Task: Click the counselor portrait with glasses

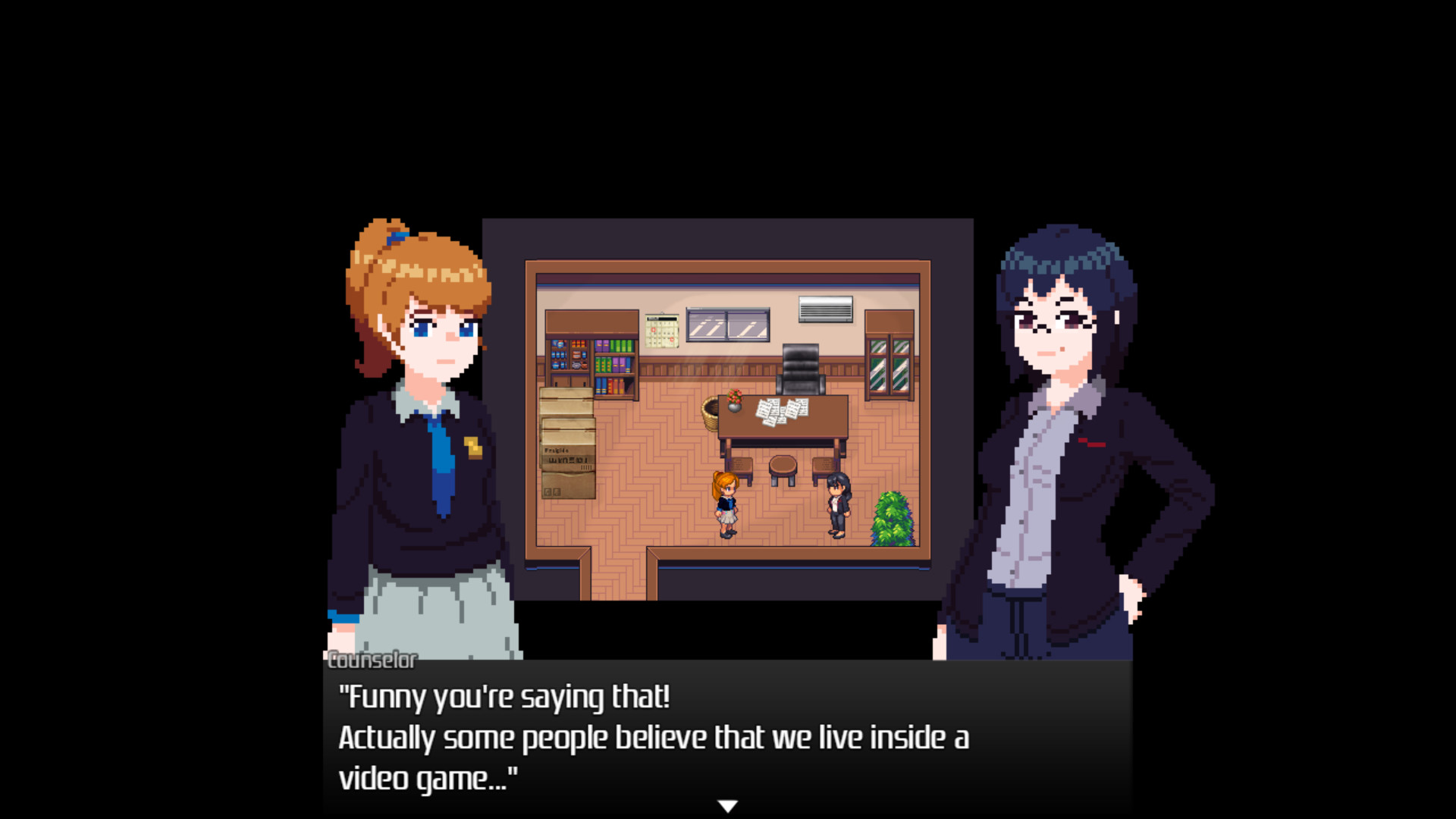Action: [1062, 425]
